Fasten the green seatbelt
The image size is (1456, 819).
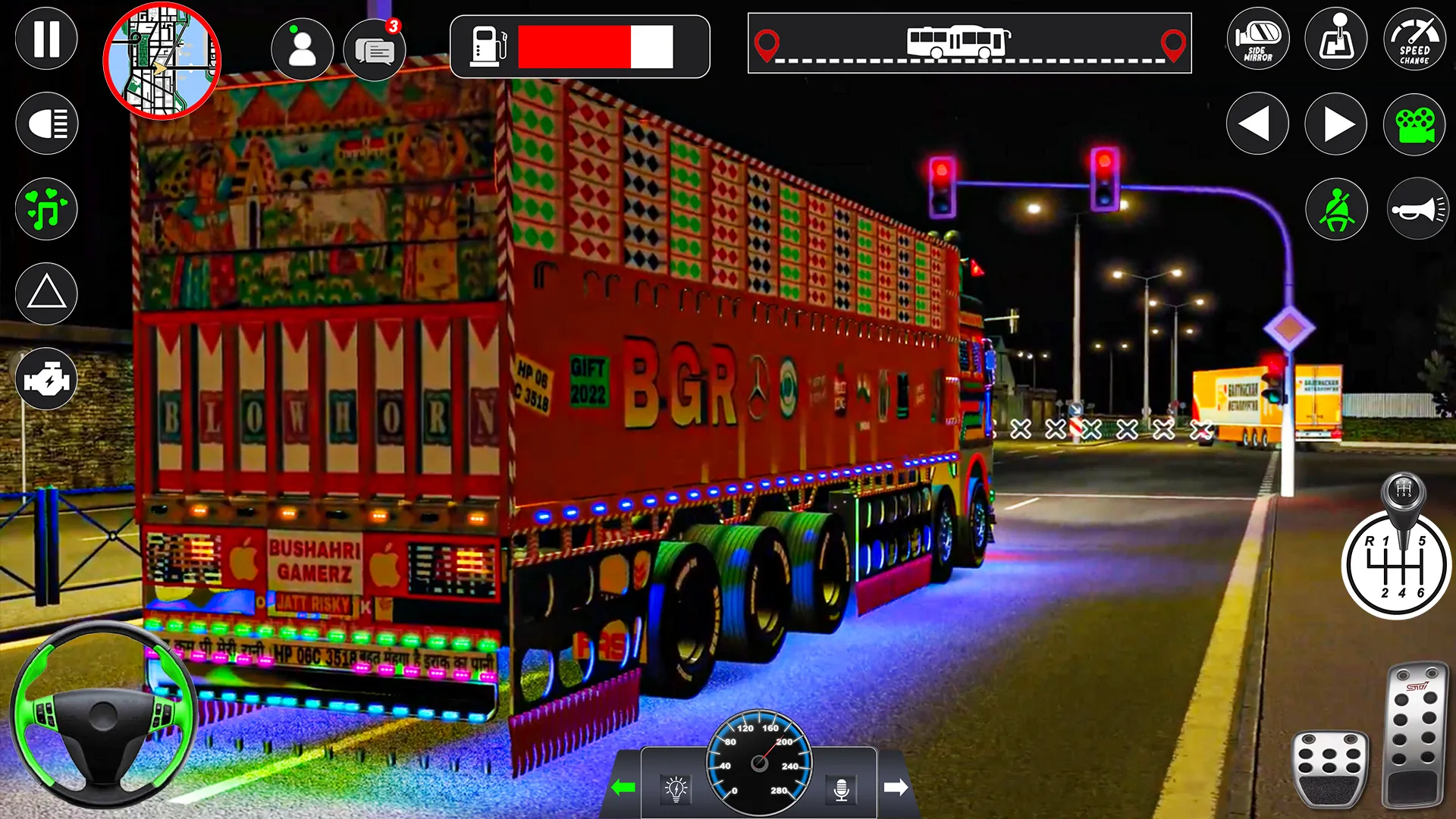click(x=1335, y=209)
